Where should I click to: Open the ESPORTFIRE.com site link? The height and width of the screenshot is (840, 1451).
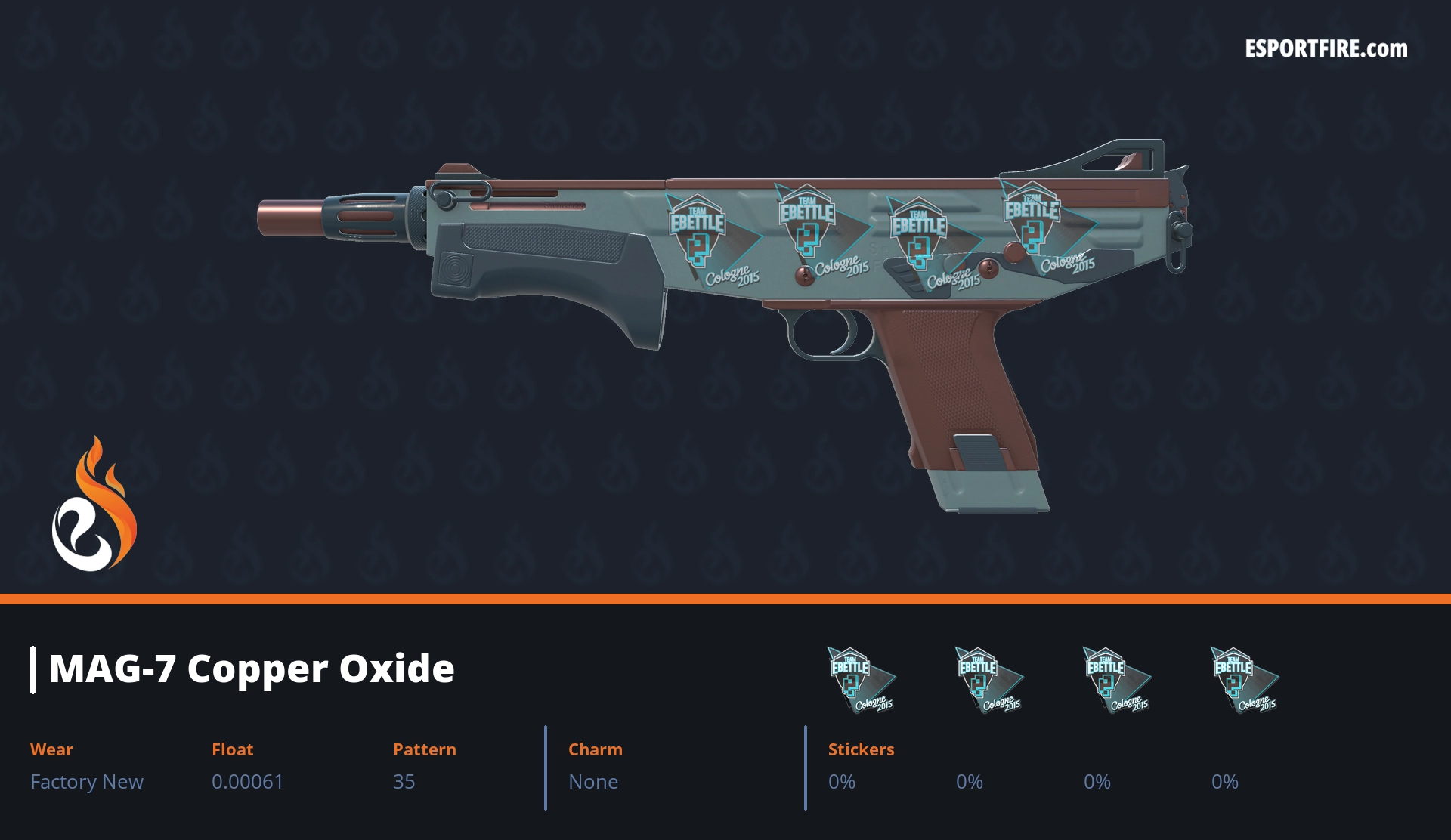tap(1326, 49)
